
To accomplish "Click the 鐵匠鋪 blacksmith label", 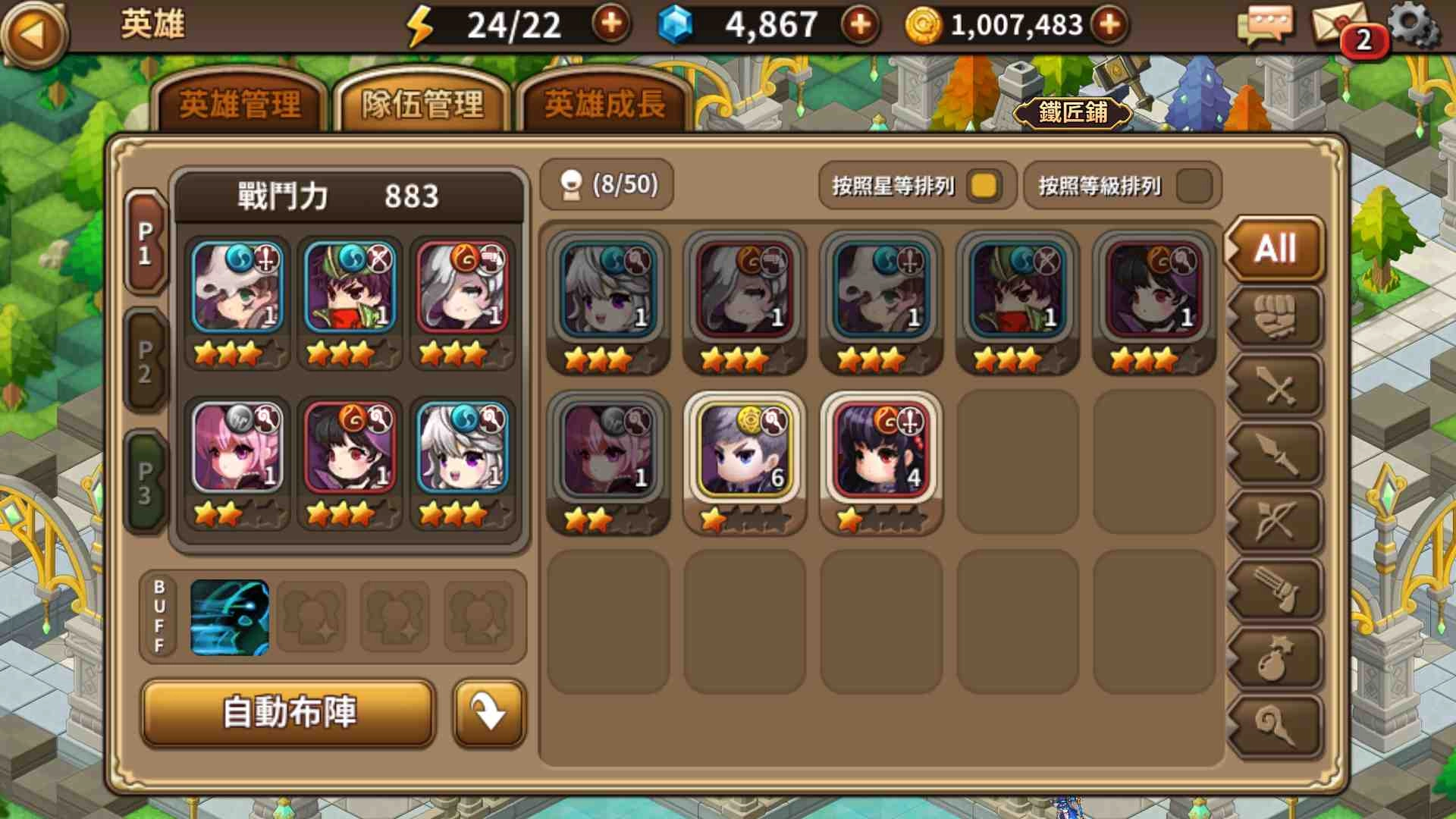I will [1073, 112].
